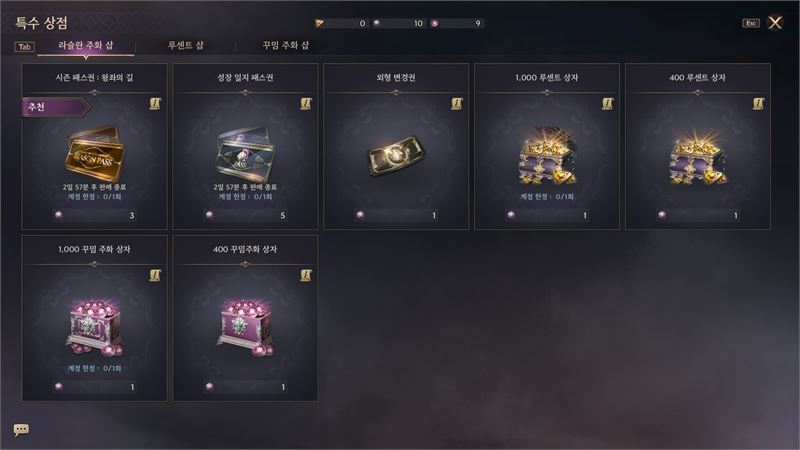
Task: Open info icon on 외형 변경권 card
Action: point(457,103)
